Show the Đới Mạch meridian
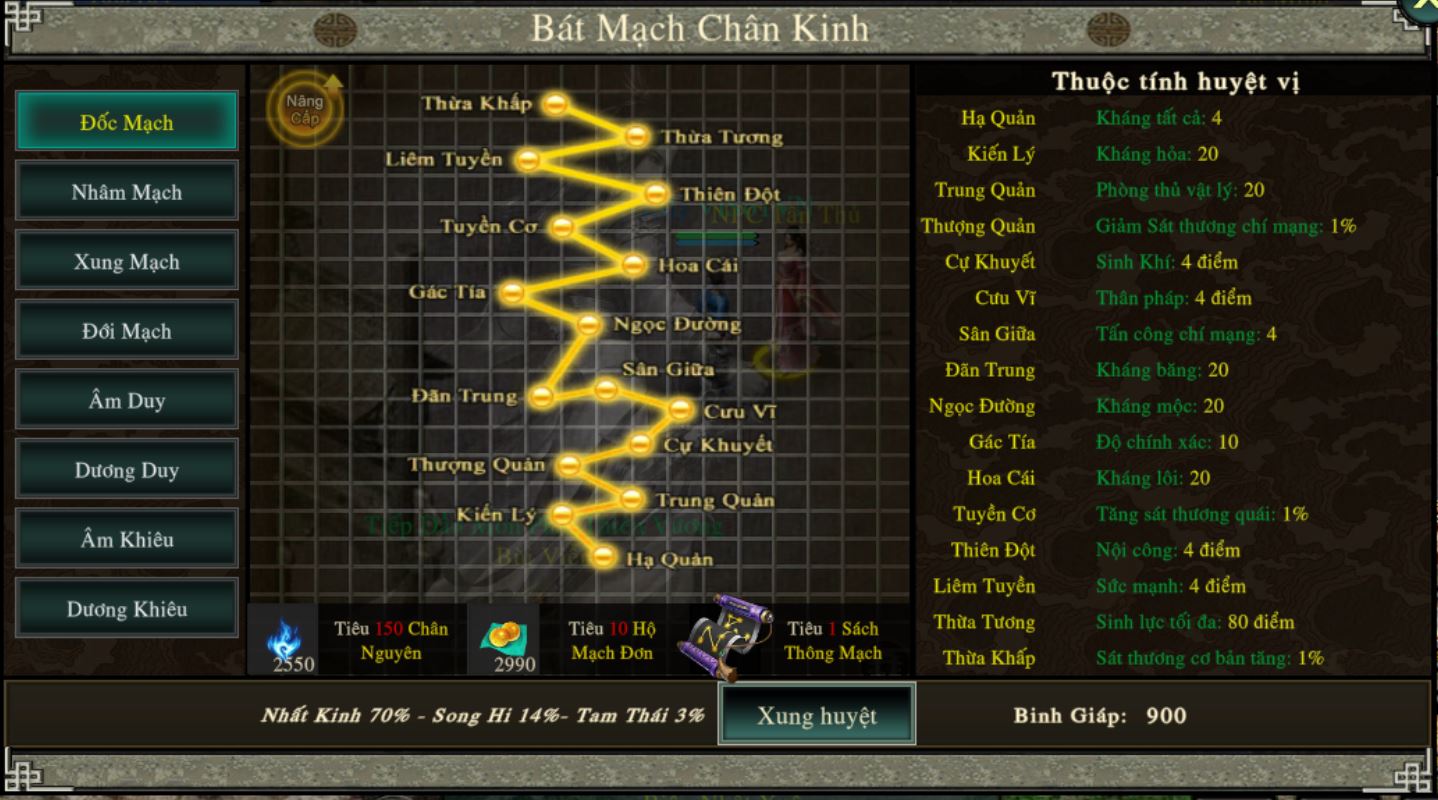1438x800 pixels. [127, 331]
